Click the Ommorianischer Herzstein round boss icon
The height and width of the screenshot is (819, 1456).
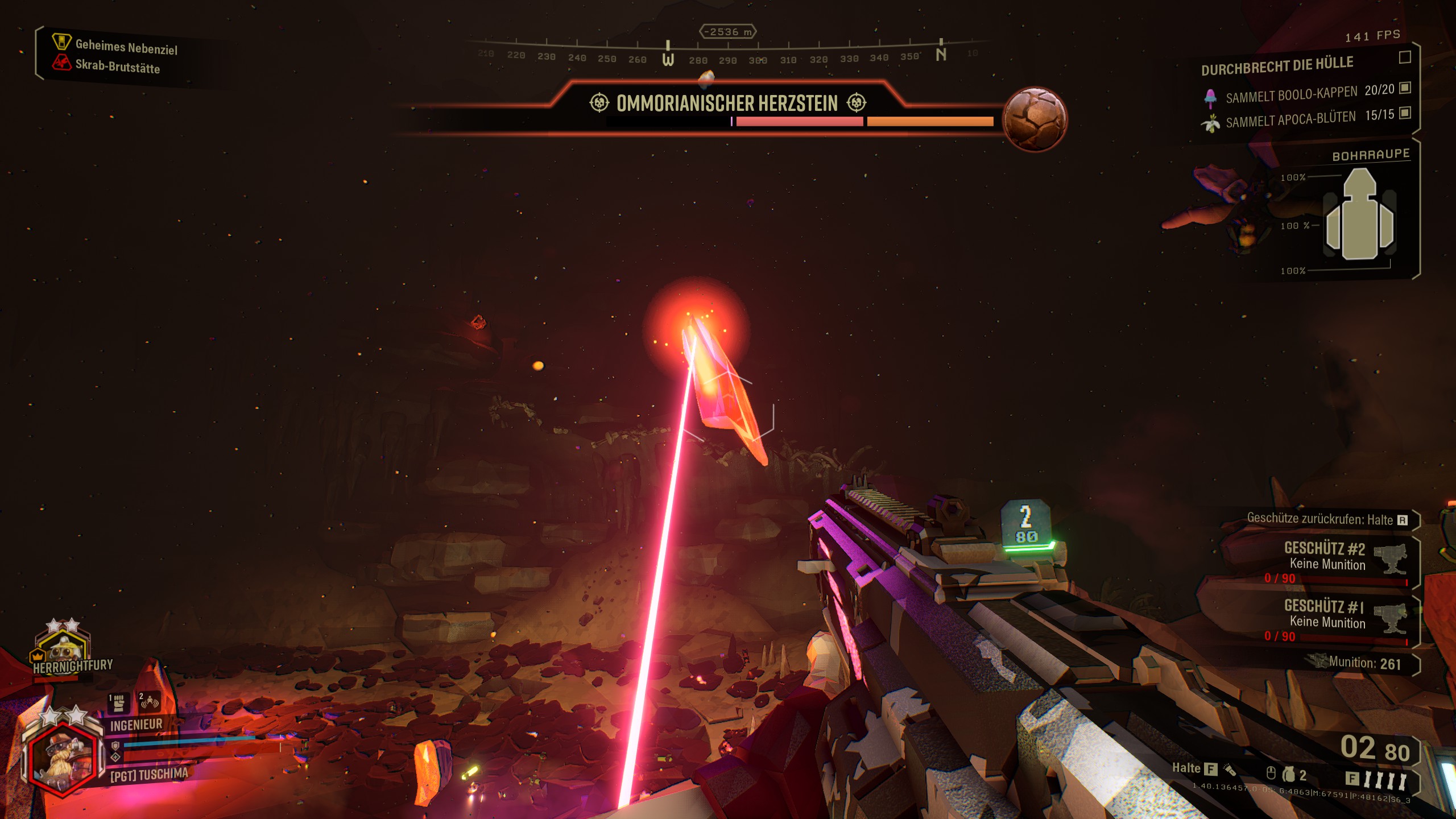point(1035,119)
